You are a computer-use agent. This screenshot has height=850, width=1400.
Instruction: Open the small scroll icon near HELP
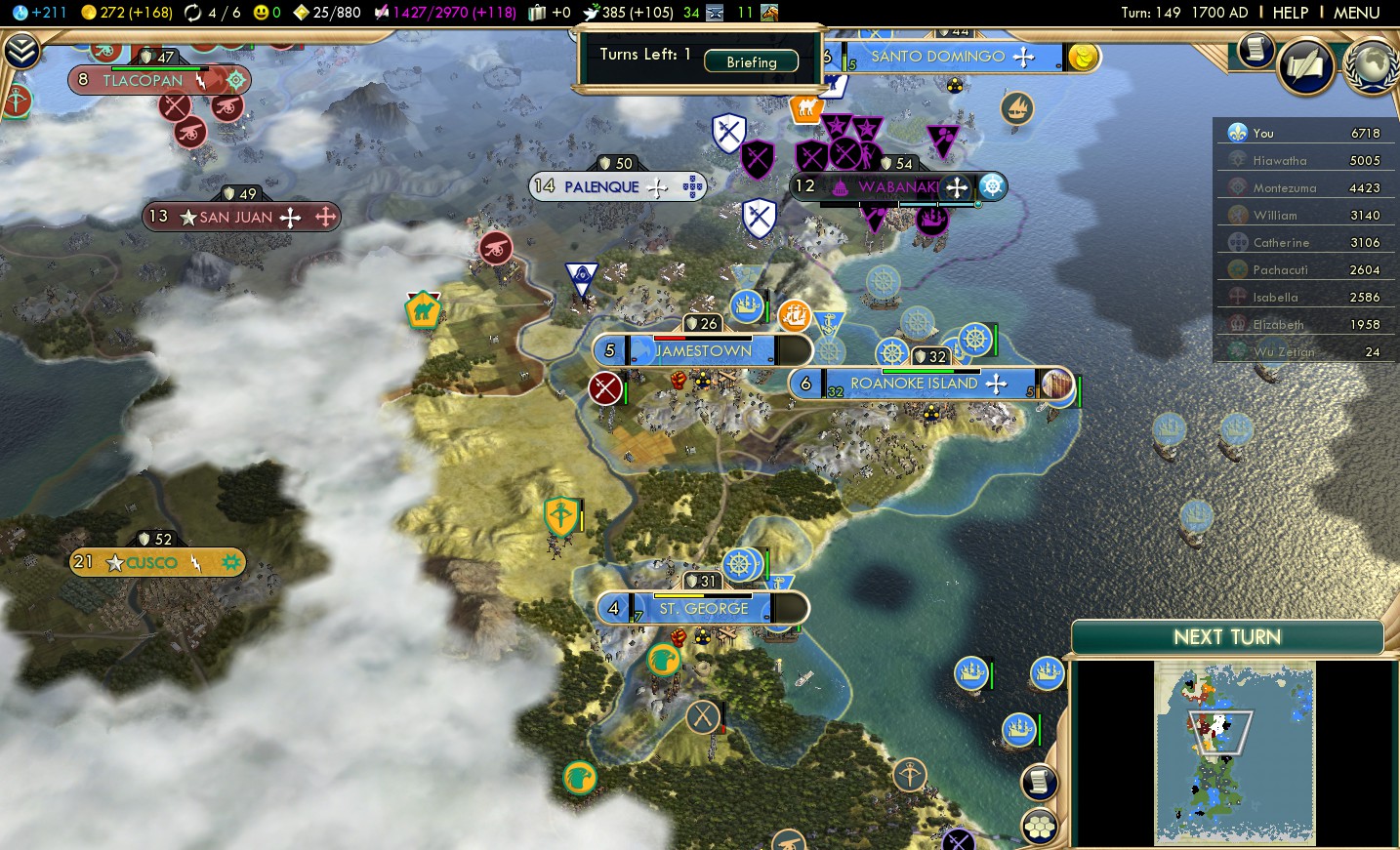tap(1255, 50)
